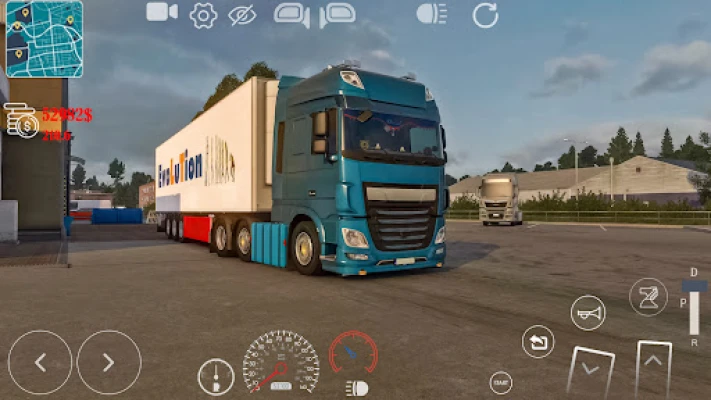The height and width of the screenshot is (400, 711).
Task: Tap the circular return arrow button
Action: (x=538, y=342)
